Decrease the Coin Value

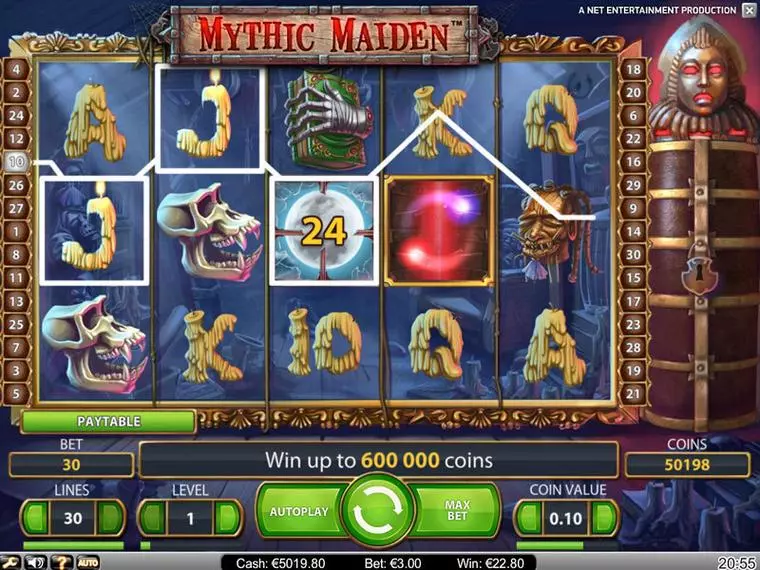pos(529,518)
